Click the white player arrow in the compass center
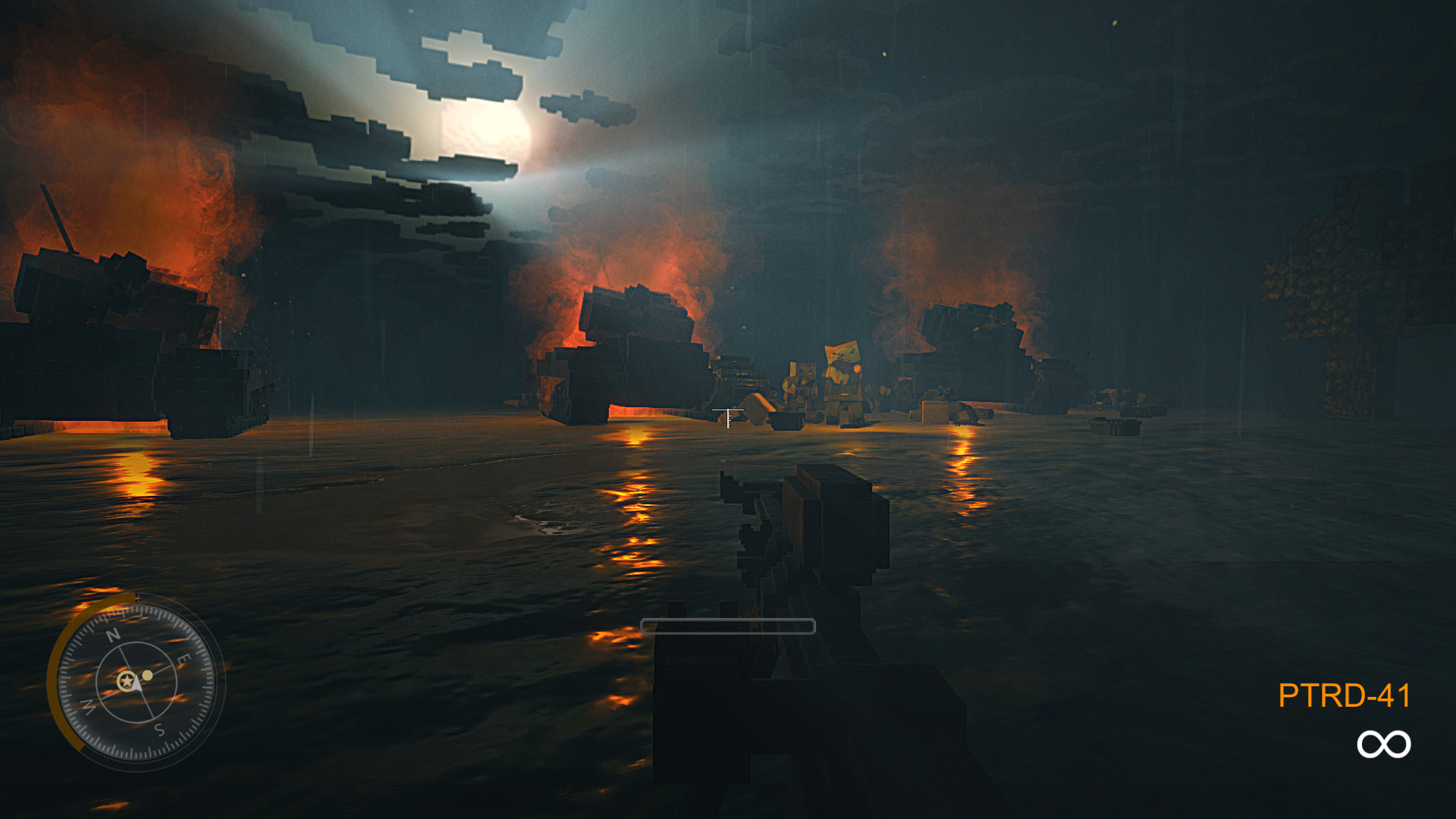Viewport: 1456px width, 819px height. [x=136, y=684]
